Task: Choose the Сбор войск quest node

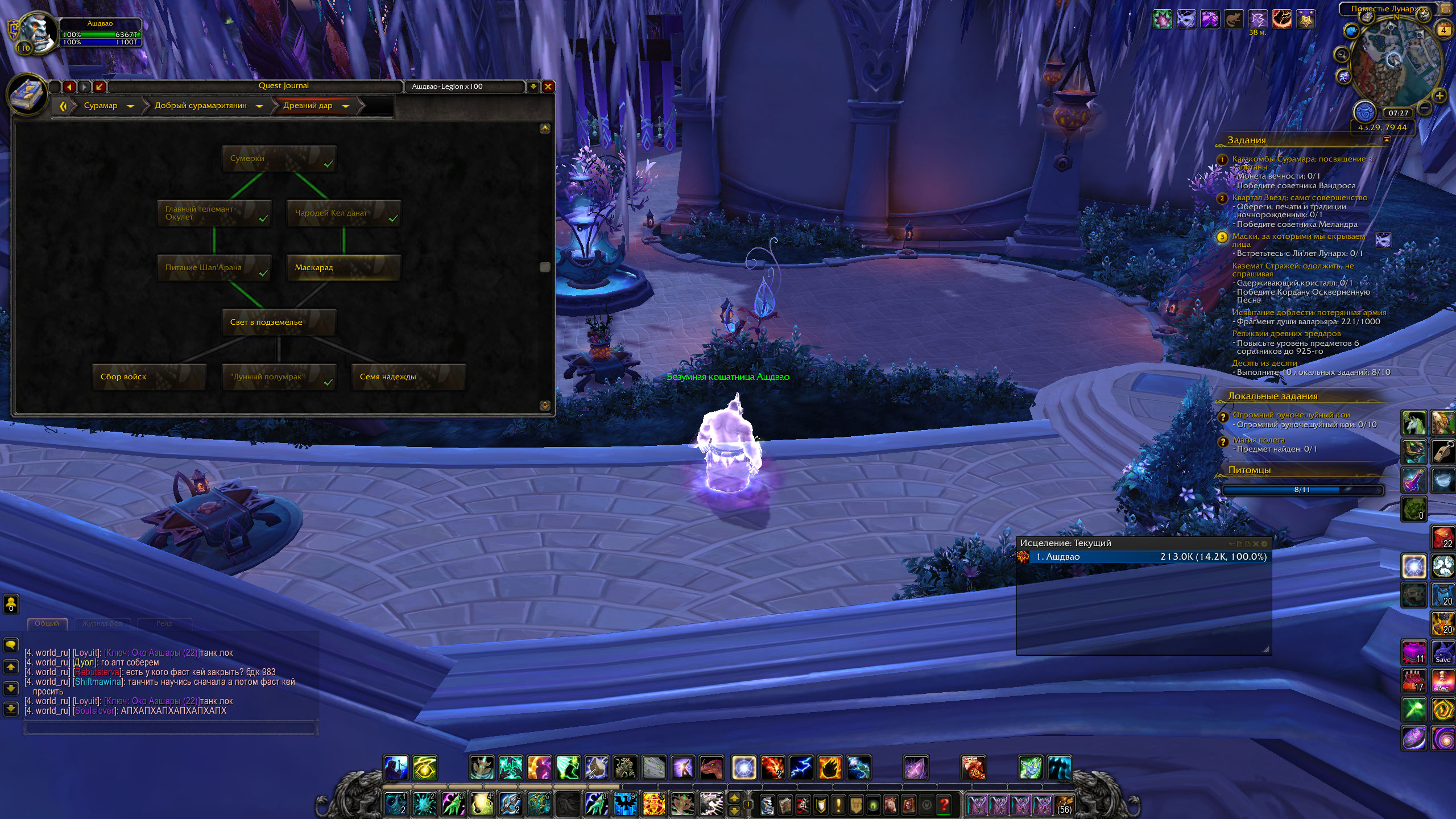Action: (x=149, y=377)
